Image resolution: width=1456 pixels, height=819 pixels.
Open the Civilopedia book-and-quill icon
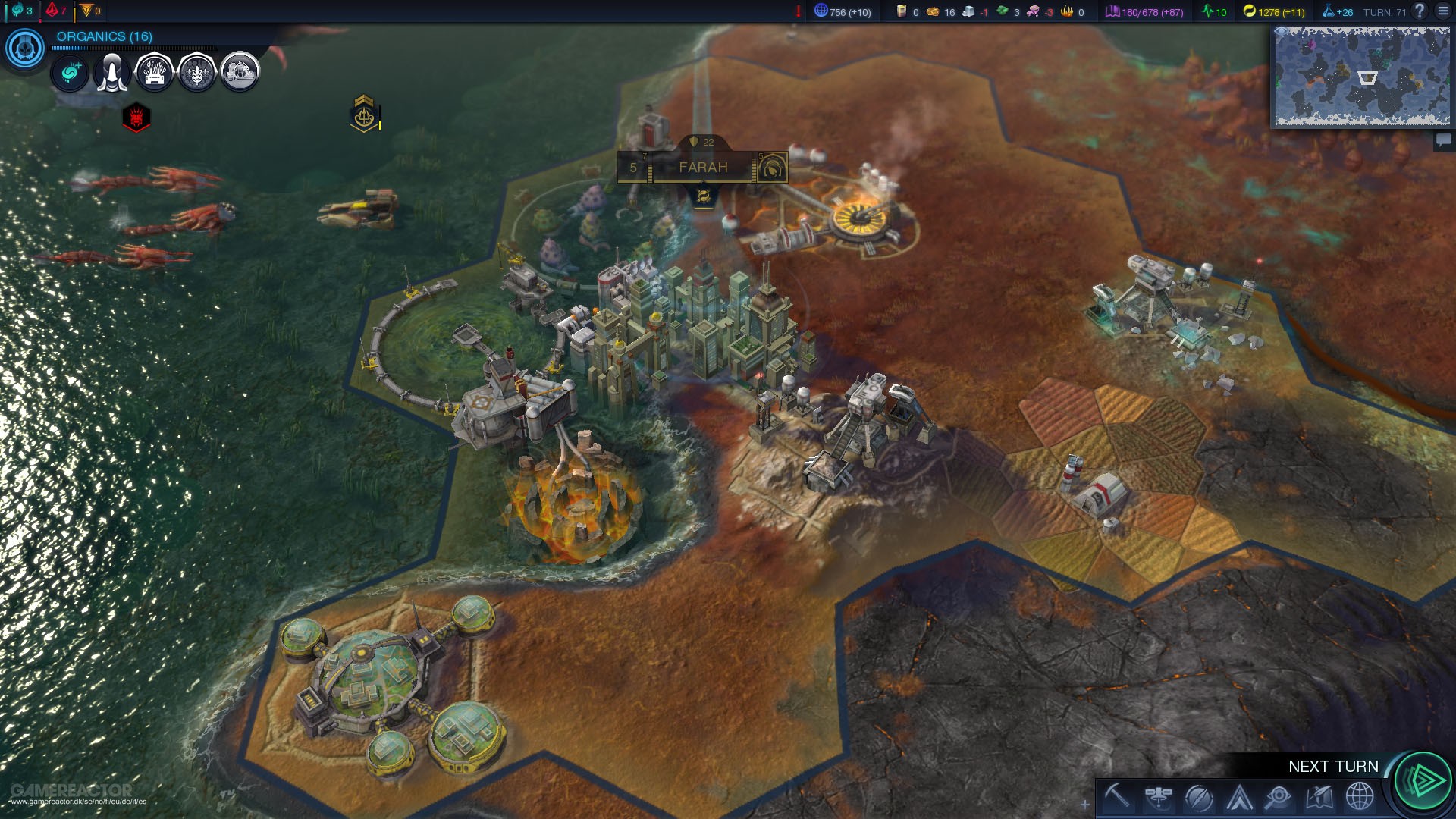[x=1319, y=797]
